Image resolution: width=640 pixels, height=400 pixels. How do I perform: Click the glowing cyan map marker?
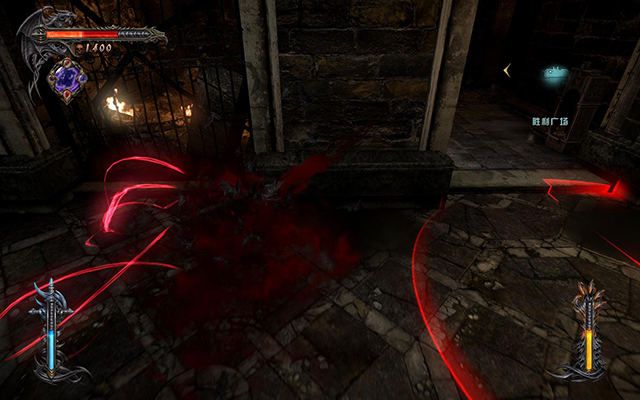click(554, 72)
